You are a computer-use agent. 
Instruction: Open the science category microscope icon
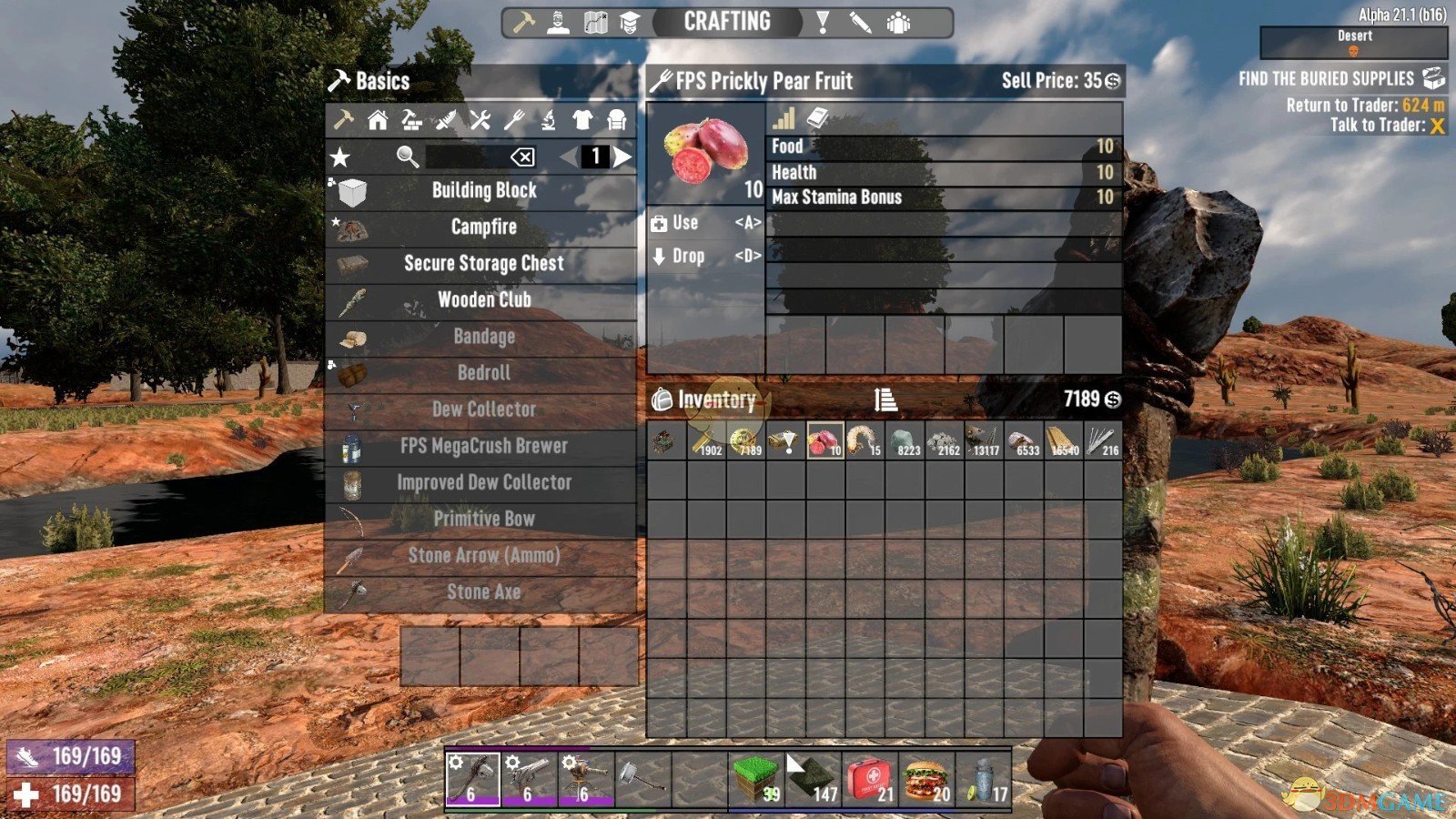pyautogui.click(x=548, y=121)
